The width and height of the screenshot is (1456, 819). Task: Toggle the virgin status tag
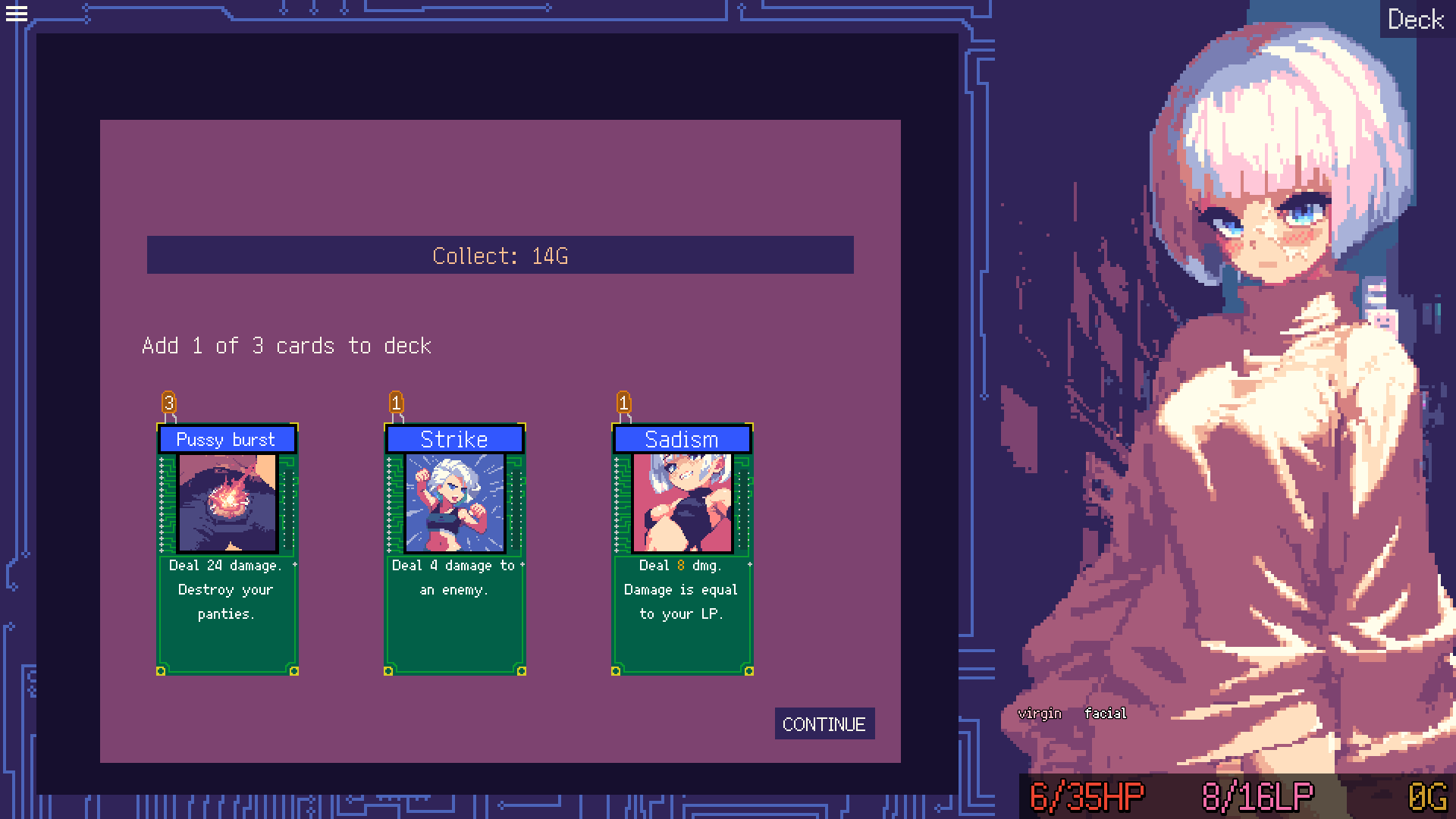tap(1040, 713)
